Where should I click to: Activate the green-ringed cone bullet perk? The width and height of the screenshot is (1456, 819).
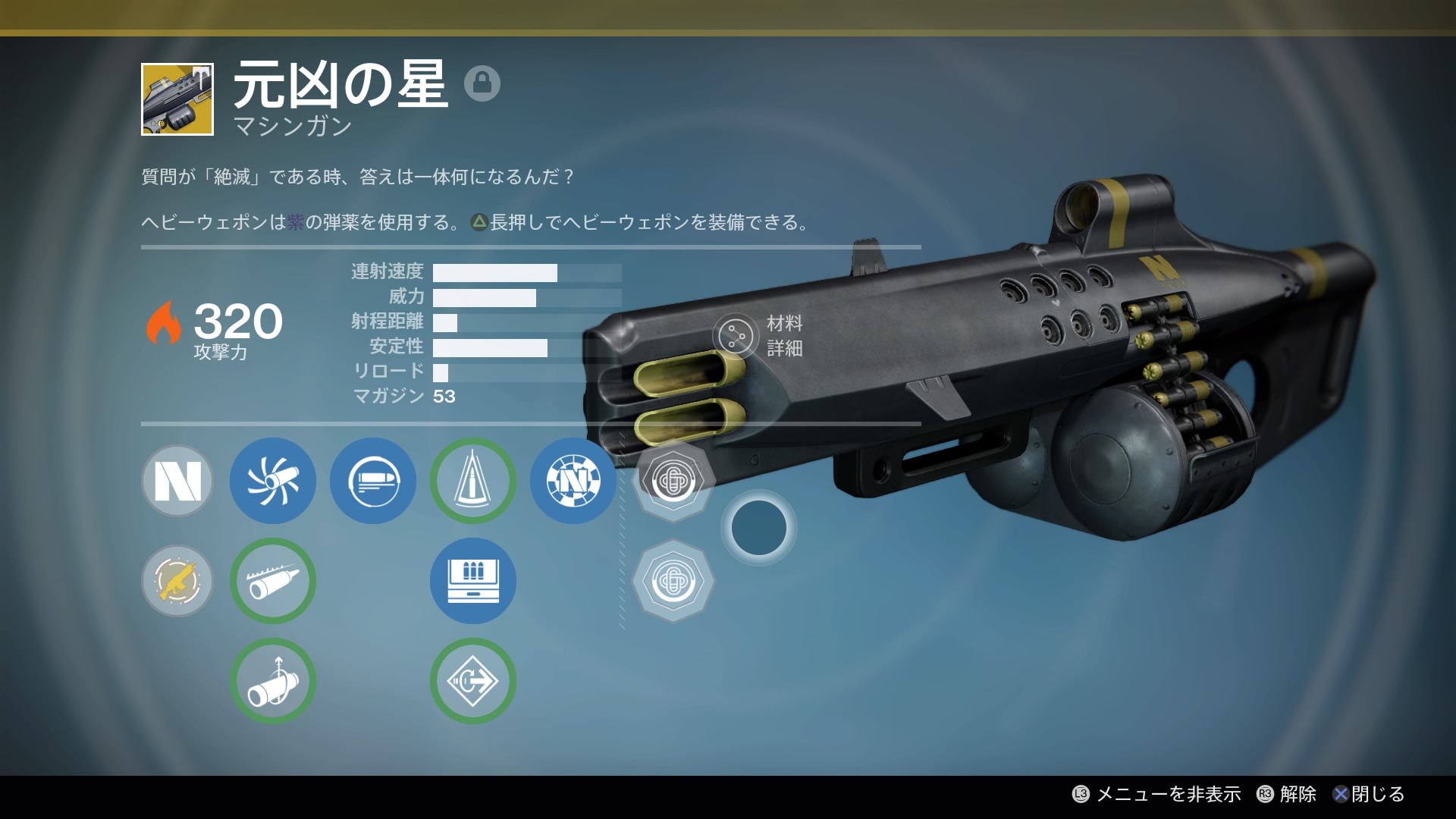(473, 481)
